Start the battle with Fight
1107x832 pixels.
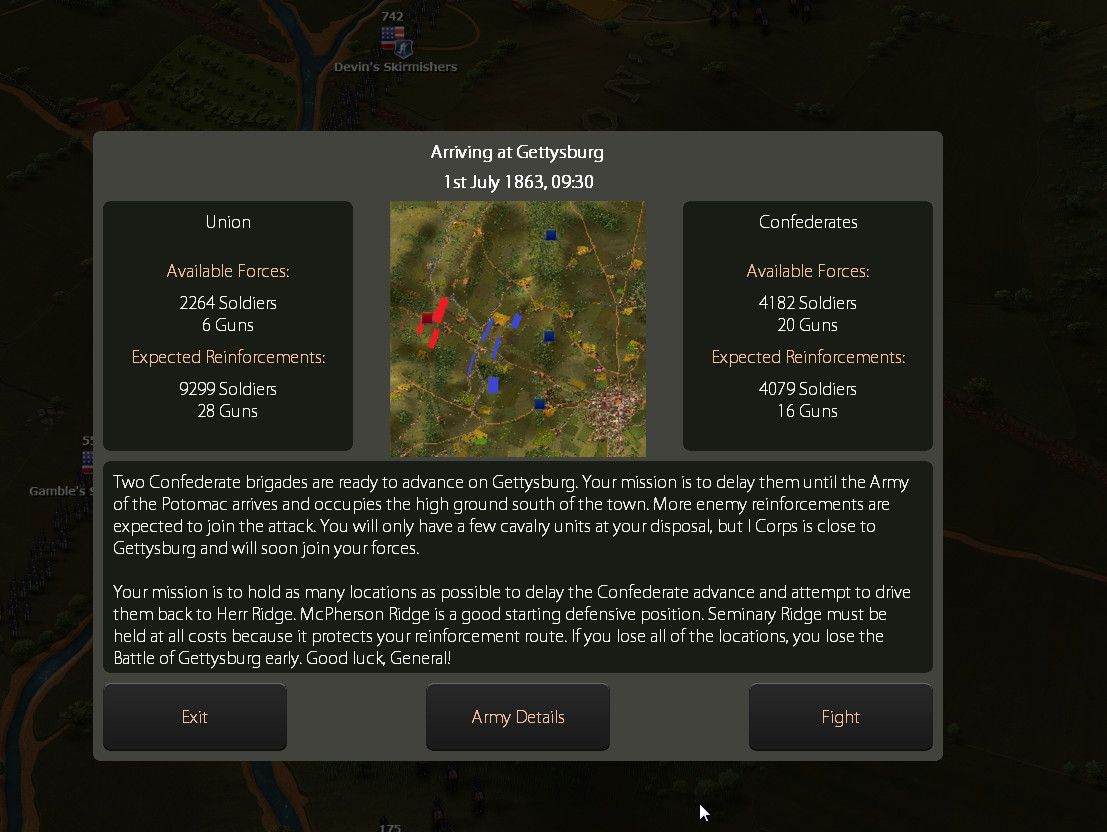(x=840, y=717)
